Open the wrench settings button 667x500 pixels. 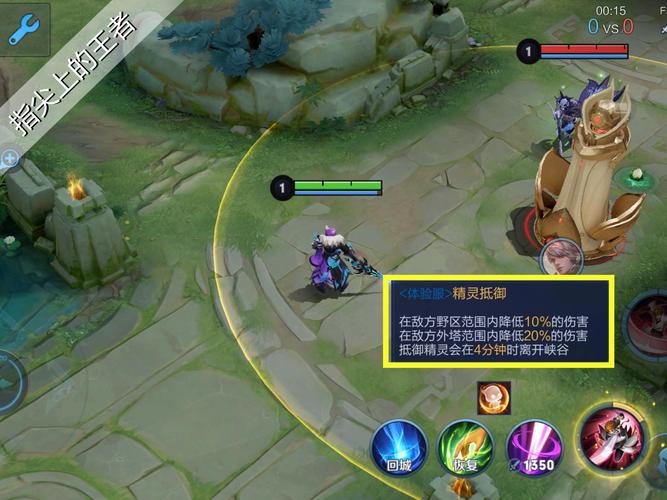[x=23, y=29]
